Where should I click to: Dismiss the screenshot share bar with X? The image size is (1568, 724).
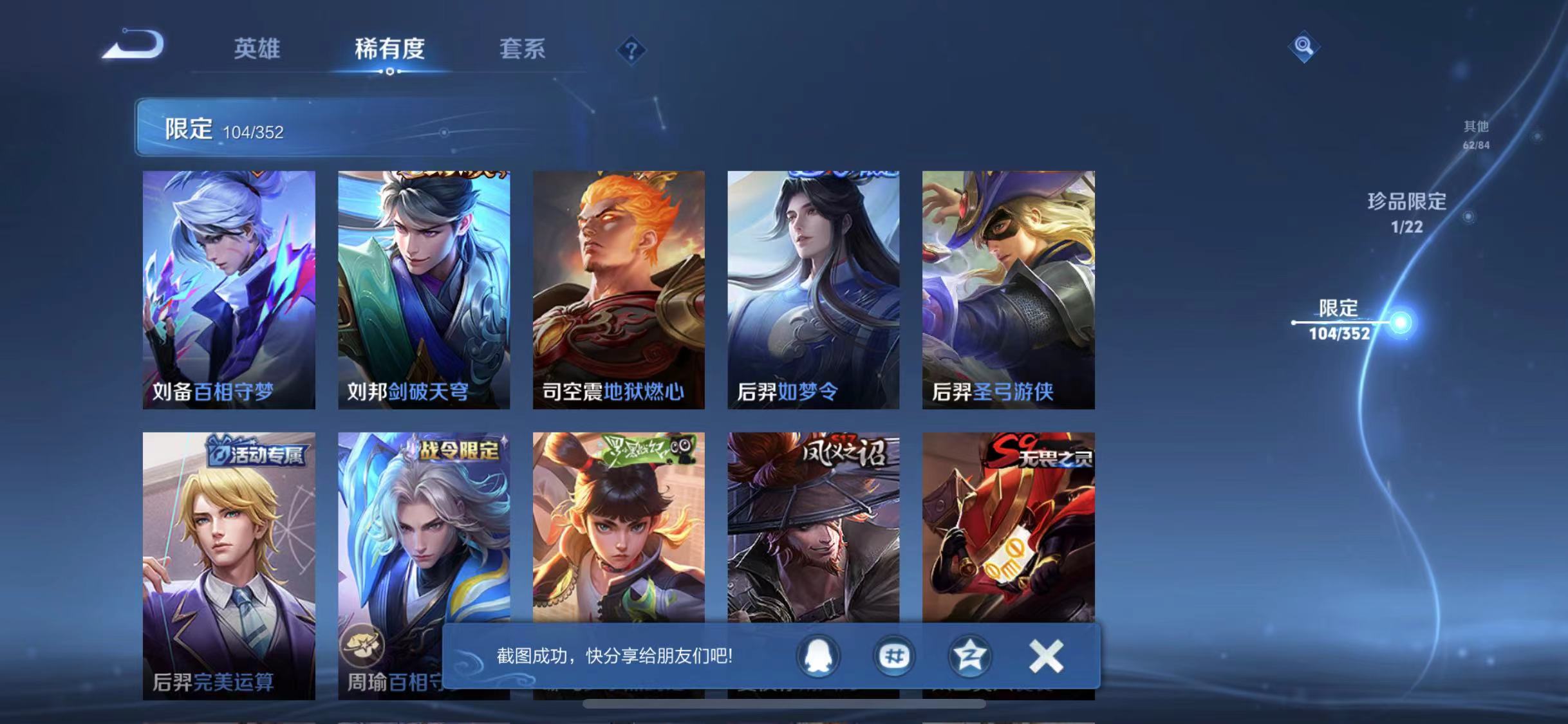pyautogui.click(x=1046, y=657)
